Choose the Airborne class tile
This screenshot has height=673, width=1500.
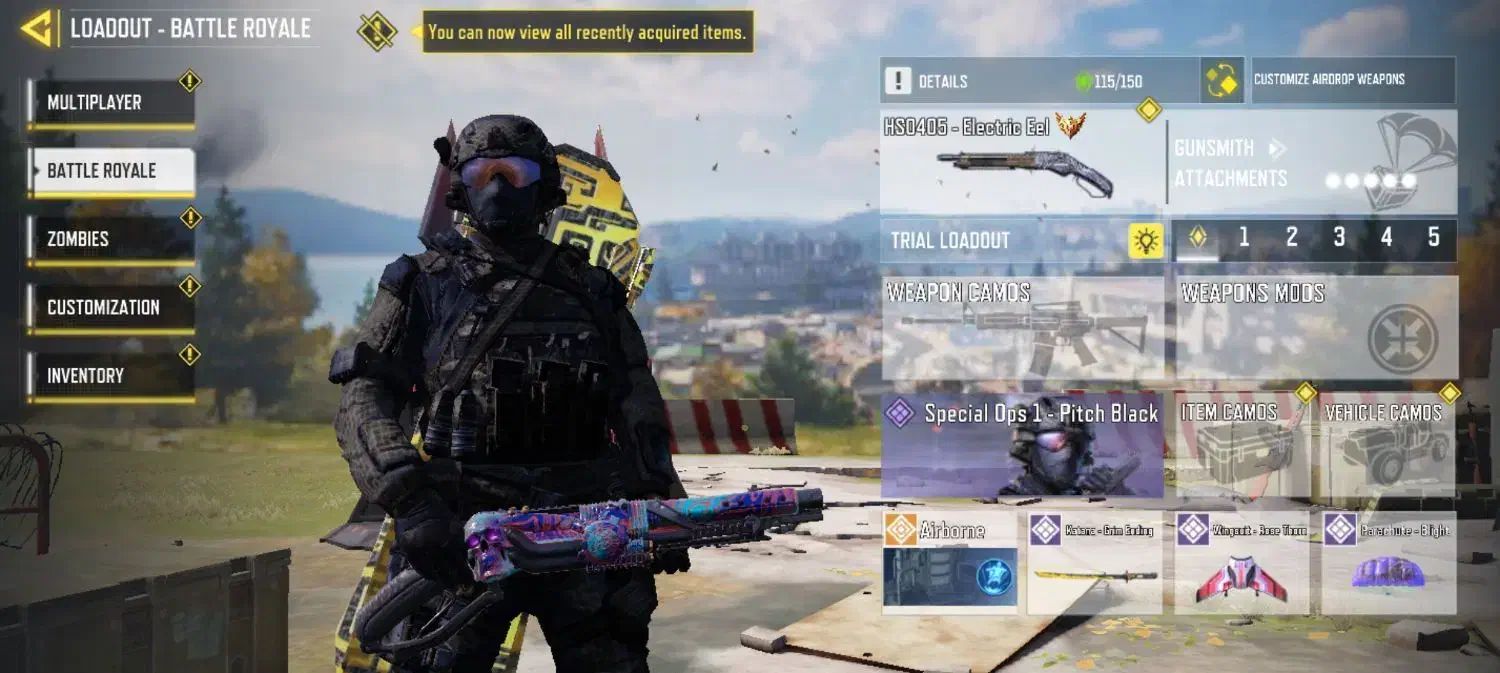(950, 562)
